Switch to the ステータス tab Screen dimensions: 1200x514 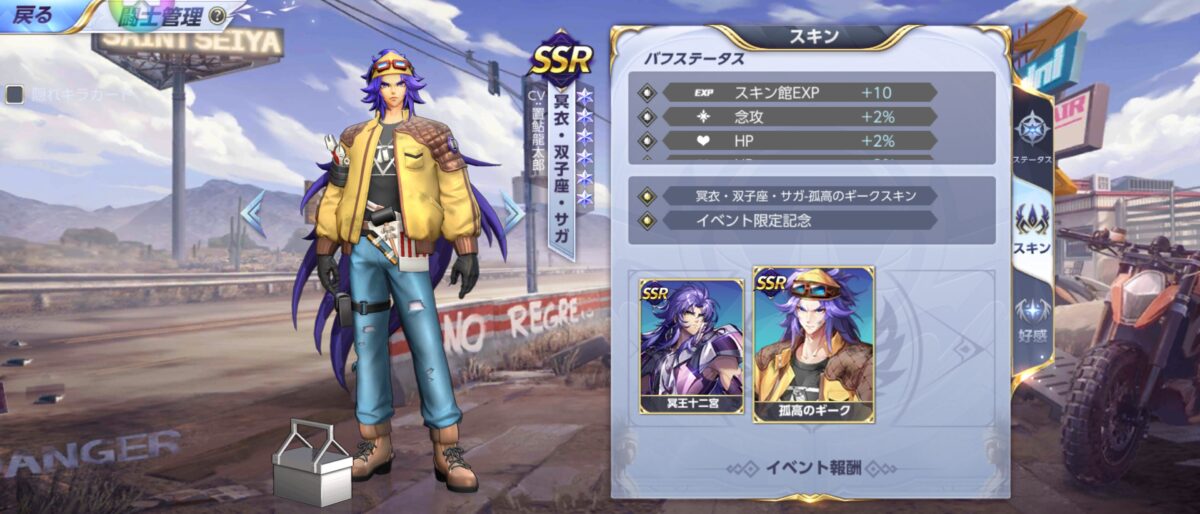(x=1031, y=138)
